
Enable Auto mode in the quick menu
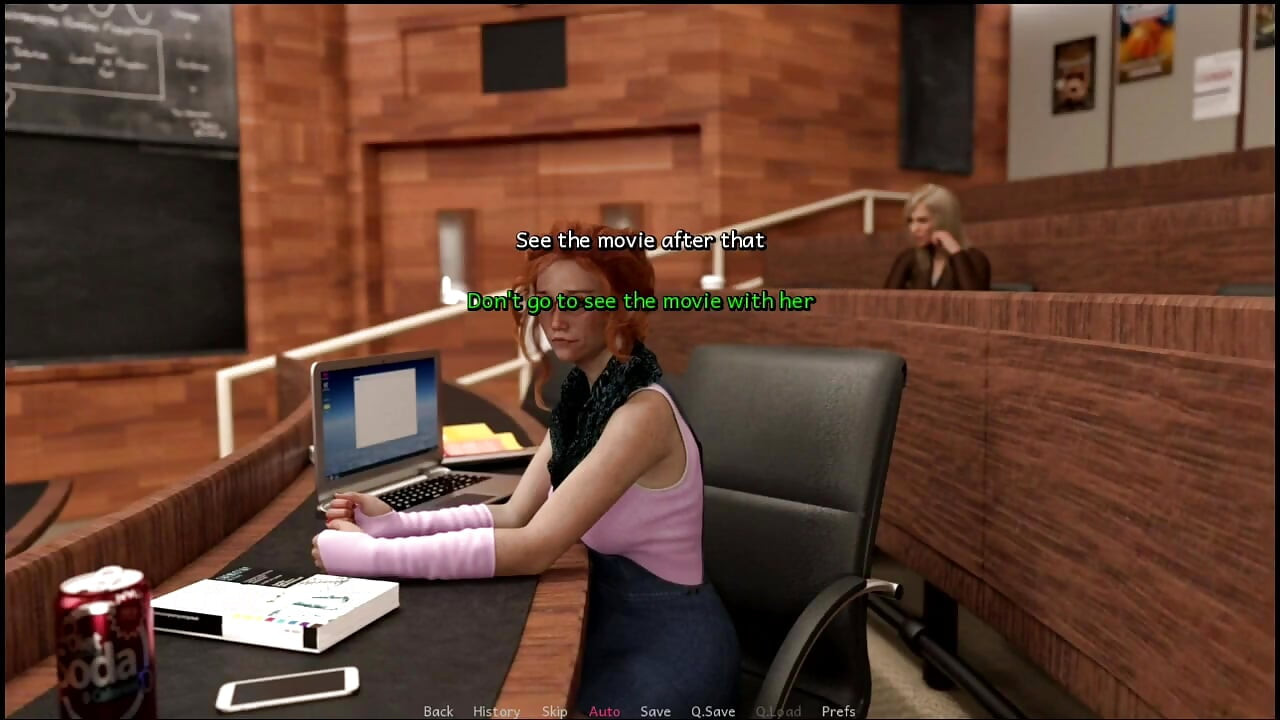tap(604, 711)
